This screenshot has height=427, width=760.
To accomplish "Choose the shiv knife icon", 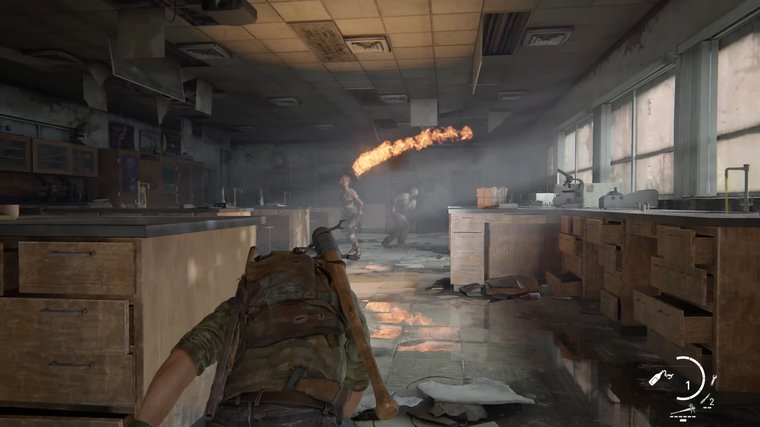I will point(704,399).
